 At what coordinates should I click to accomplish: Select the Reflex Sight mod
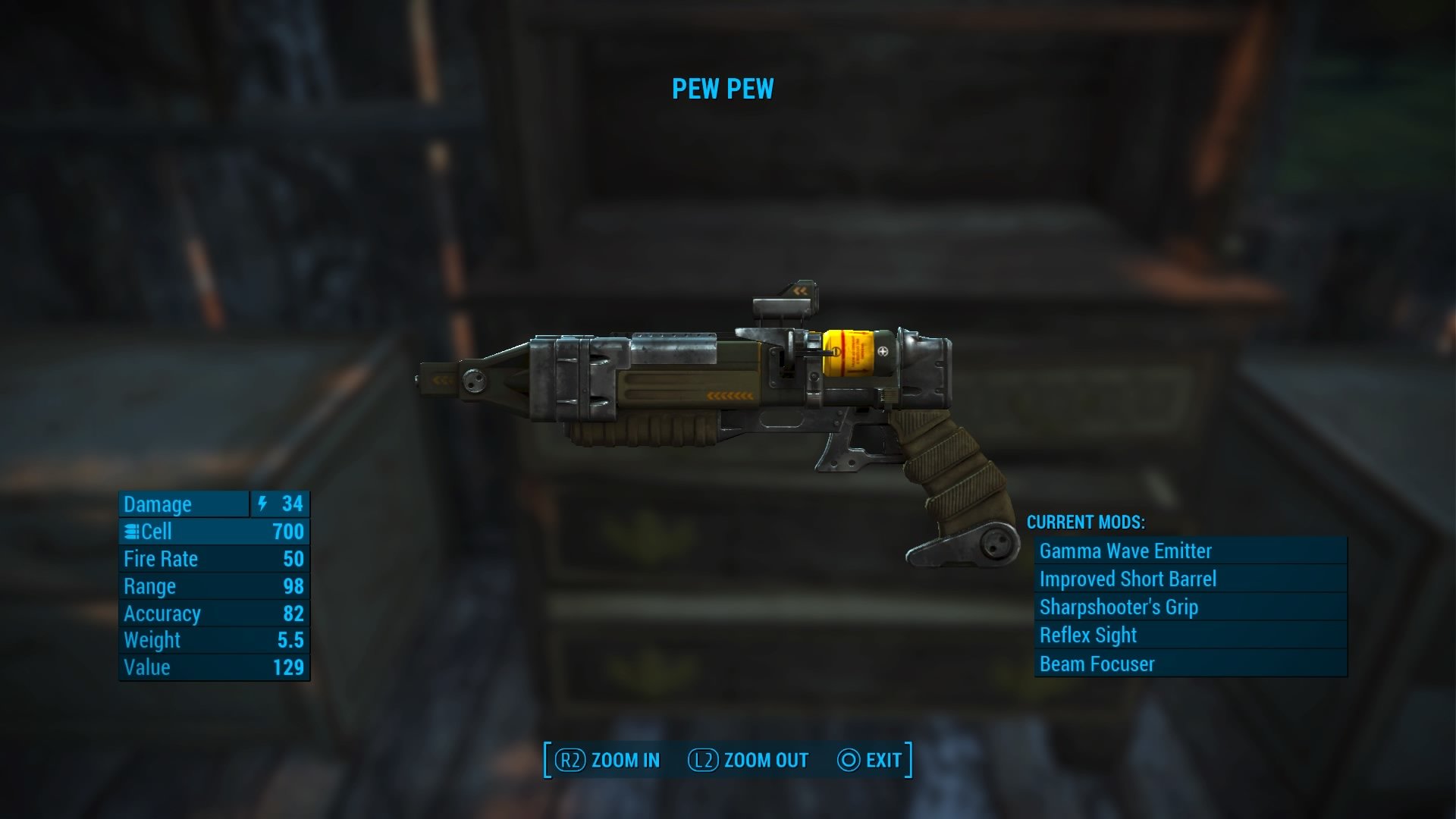1189,635
